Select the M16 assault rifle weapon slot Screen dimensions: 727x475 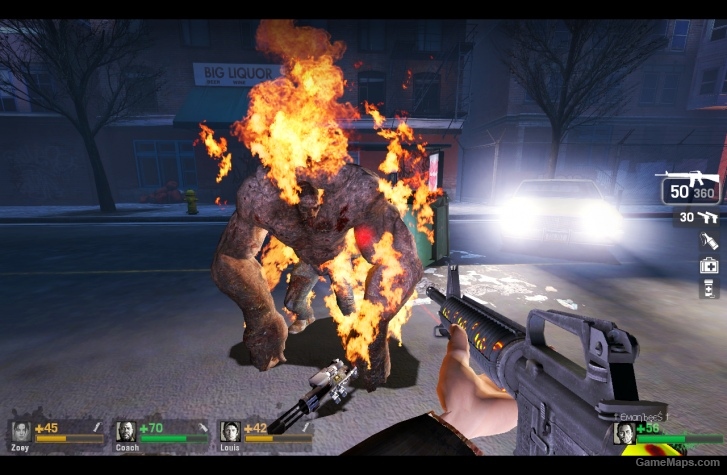click(689, 186)
